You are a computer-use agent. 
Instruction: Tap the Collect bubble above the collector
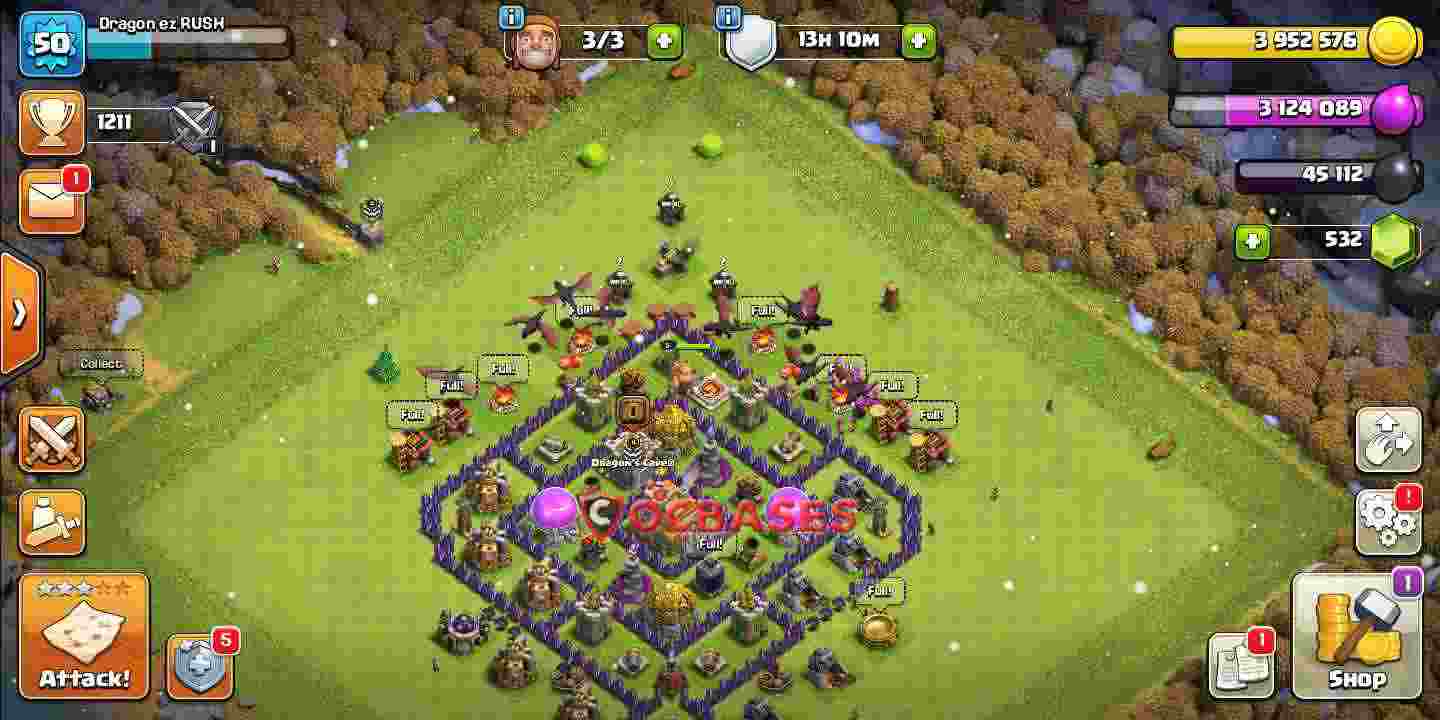coord(99,364)
